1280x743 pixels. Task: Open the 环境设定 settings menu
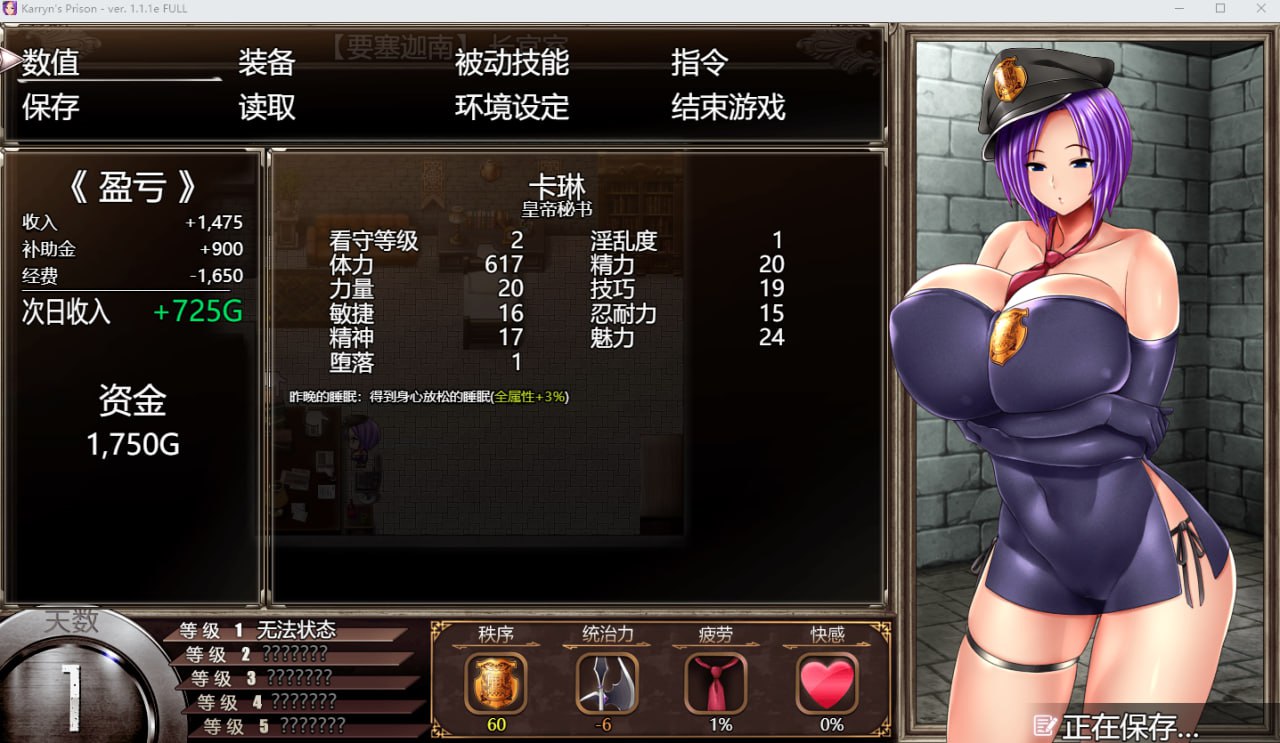pyautogui.click(x=512, y=107)
